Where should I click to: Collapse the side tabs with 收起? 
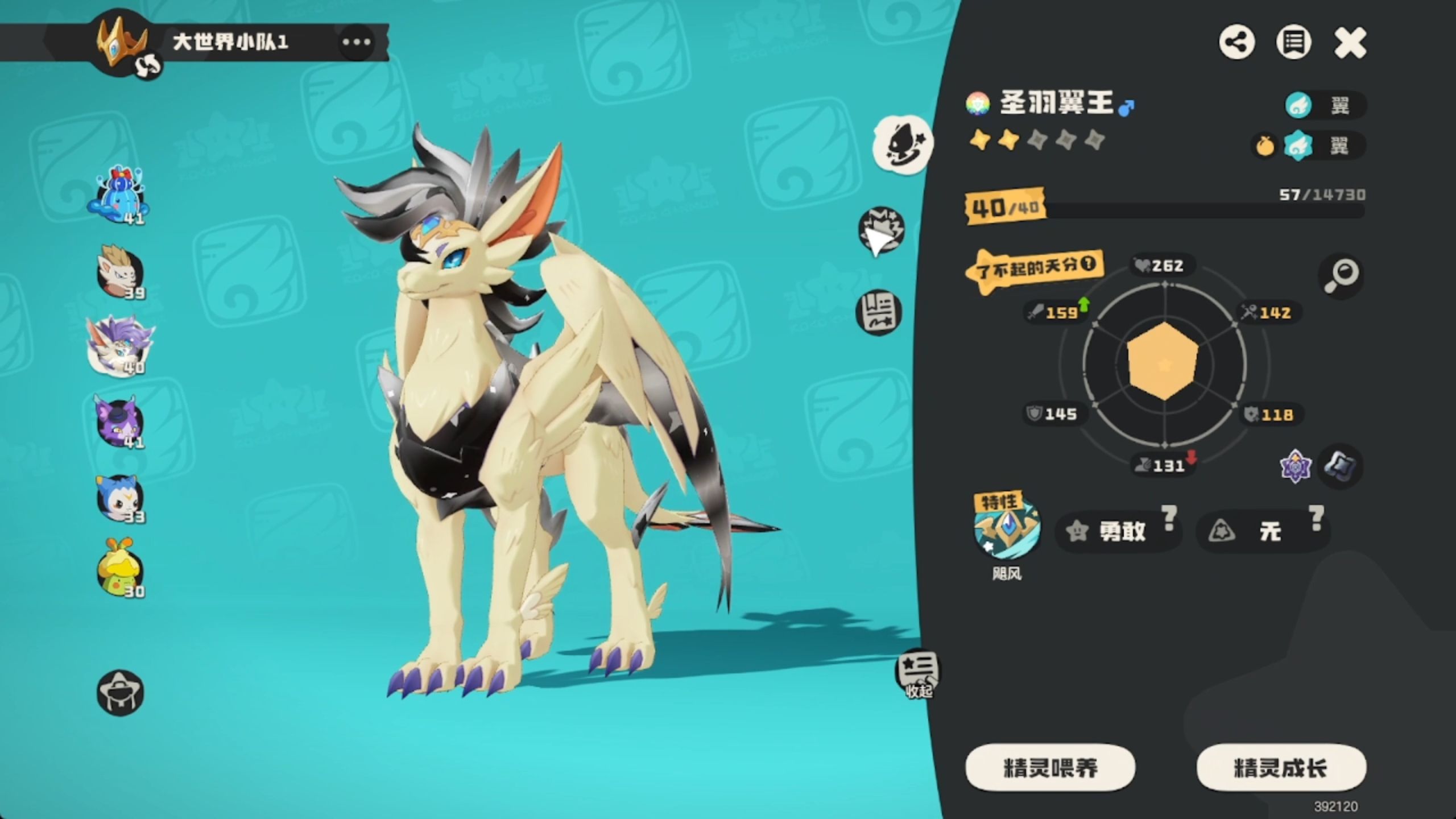coord(918,674)
